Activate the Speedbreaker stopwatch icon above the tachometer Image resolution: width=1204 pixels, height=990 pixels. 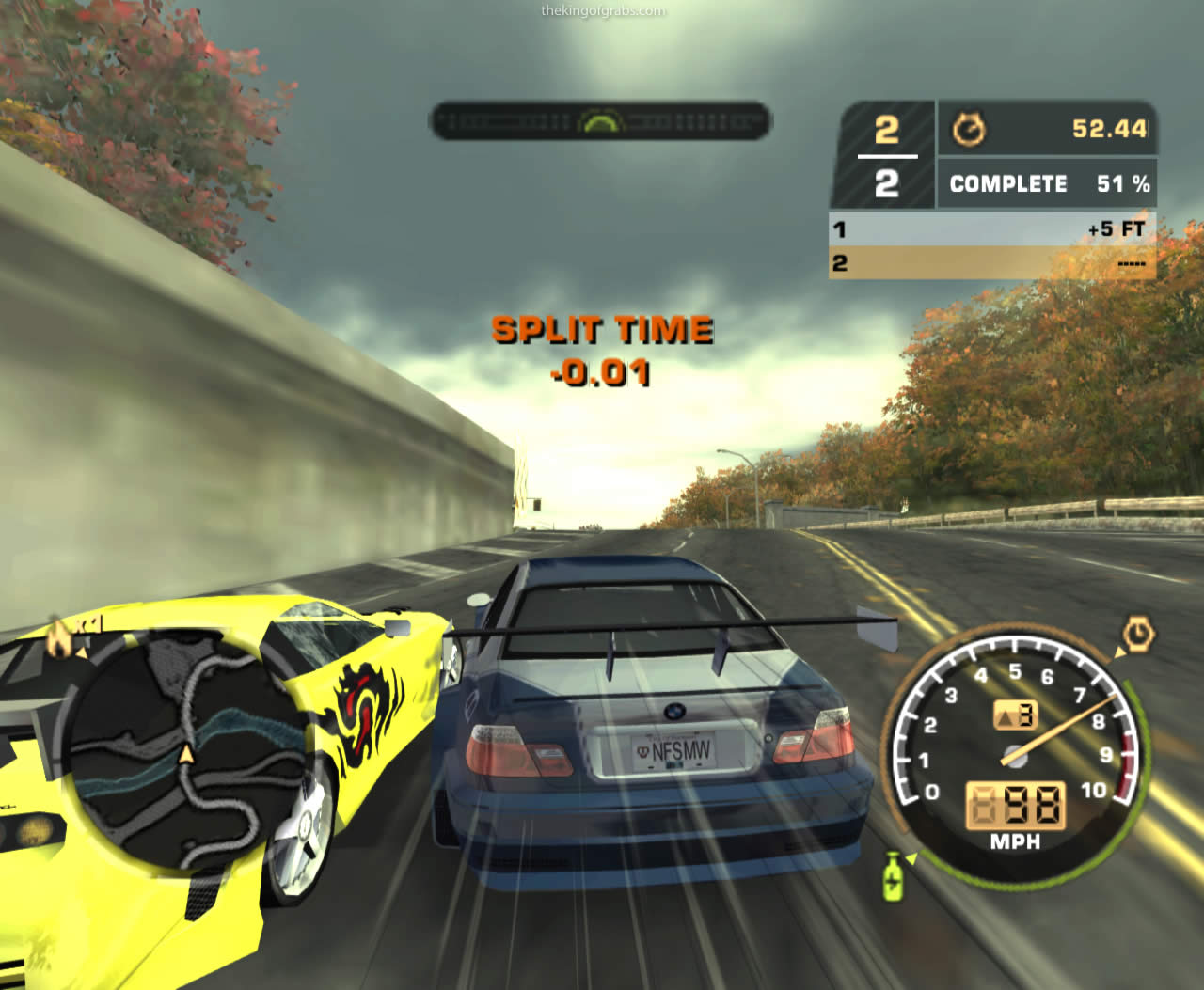(x=1137, y=636)
